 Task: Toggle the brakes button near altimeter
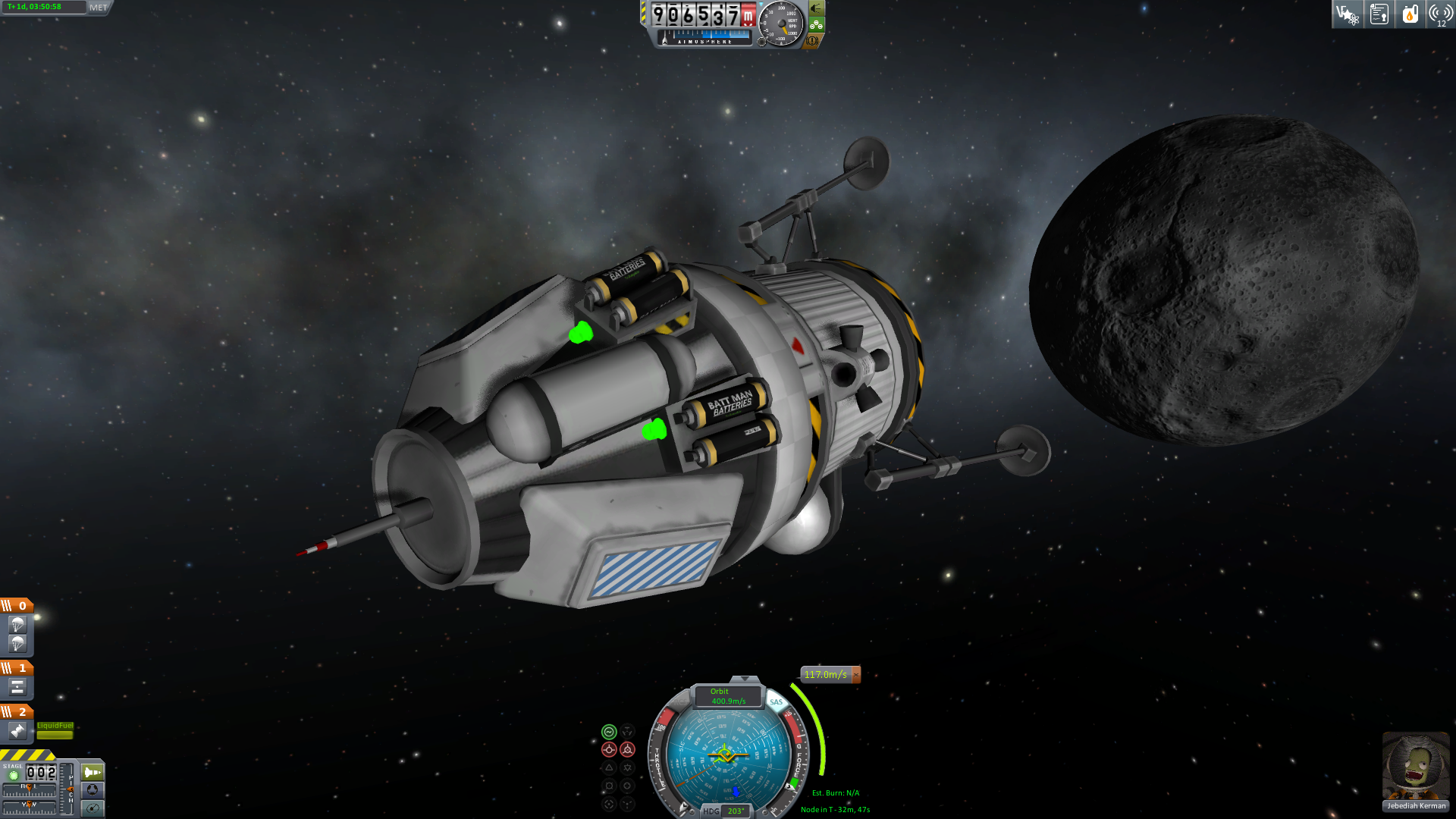point(812,41)
